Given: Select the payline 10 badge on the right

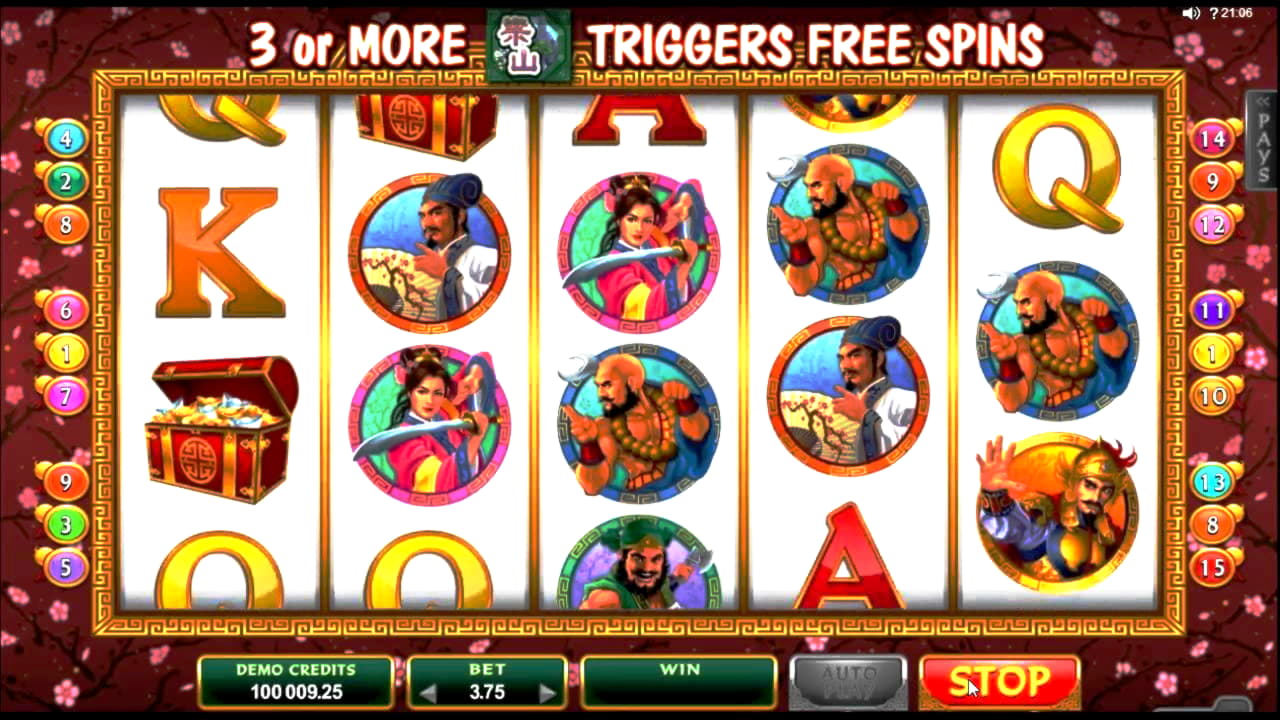Looking at the screenshot, I should (x=1210, y=395).
